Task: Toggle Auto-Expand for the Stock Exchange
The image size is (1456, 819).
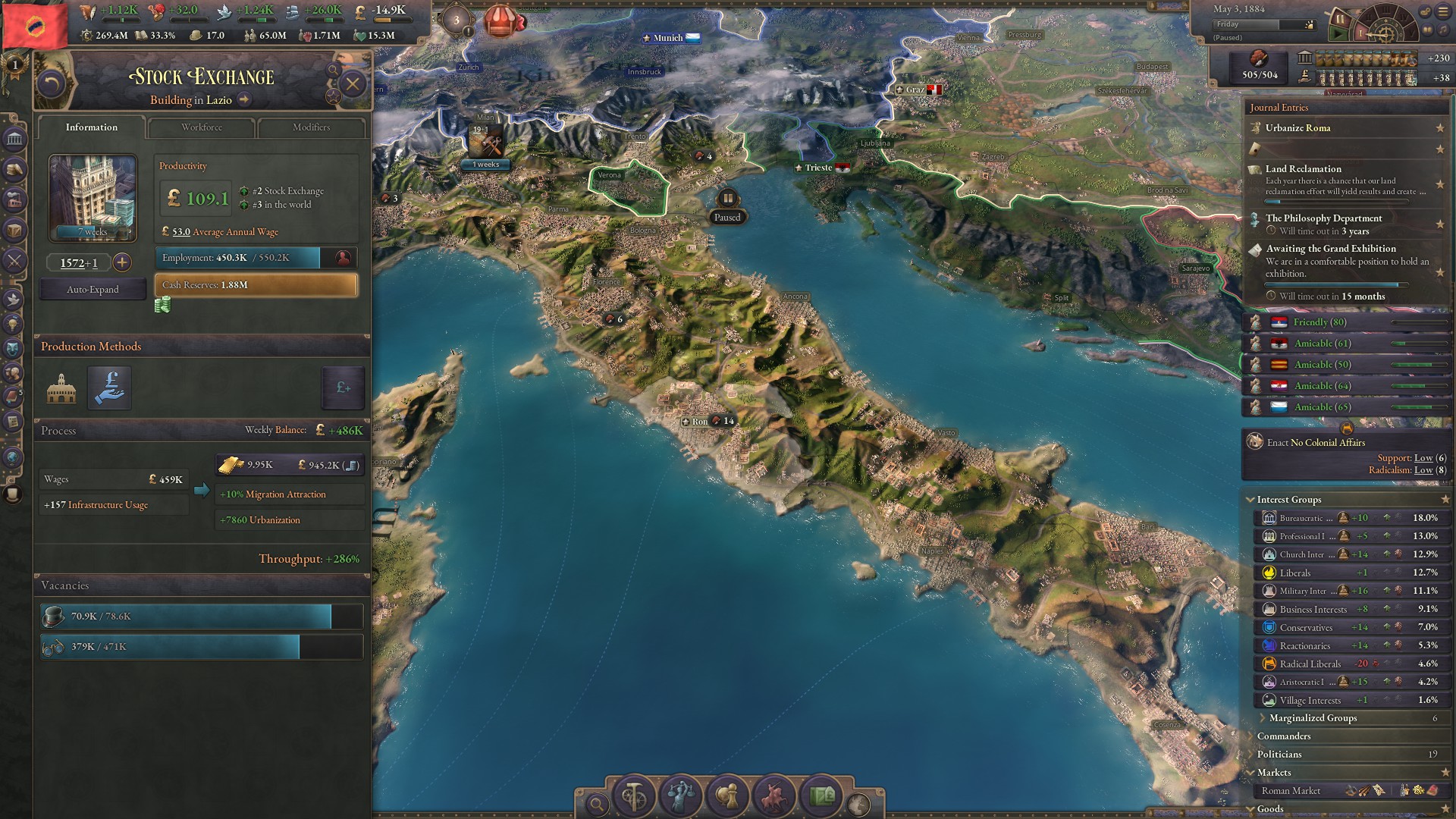Action: 92,289
